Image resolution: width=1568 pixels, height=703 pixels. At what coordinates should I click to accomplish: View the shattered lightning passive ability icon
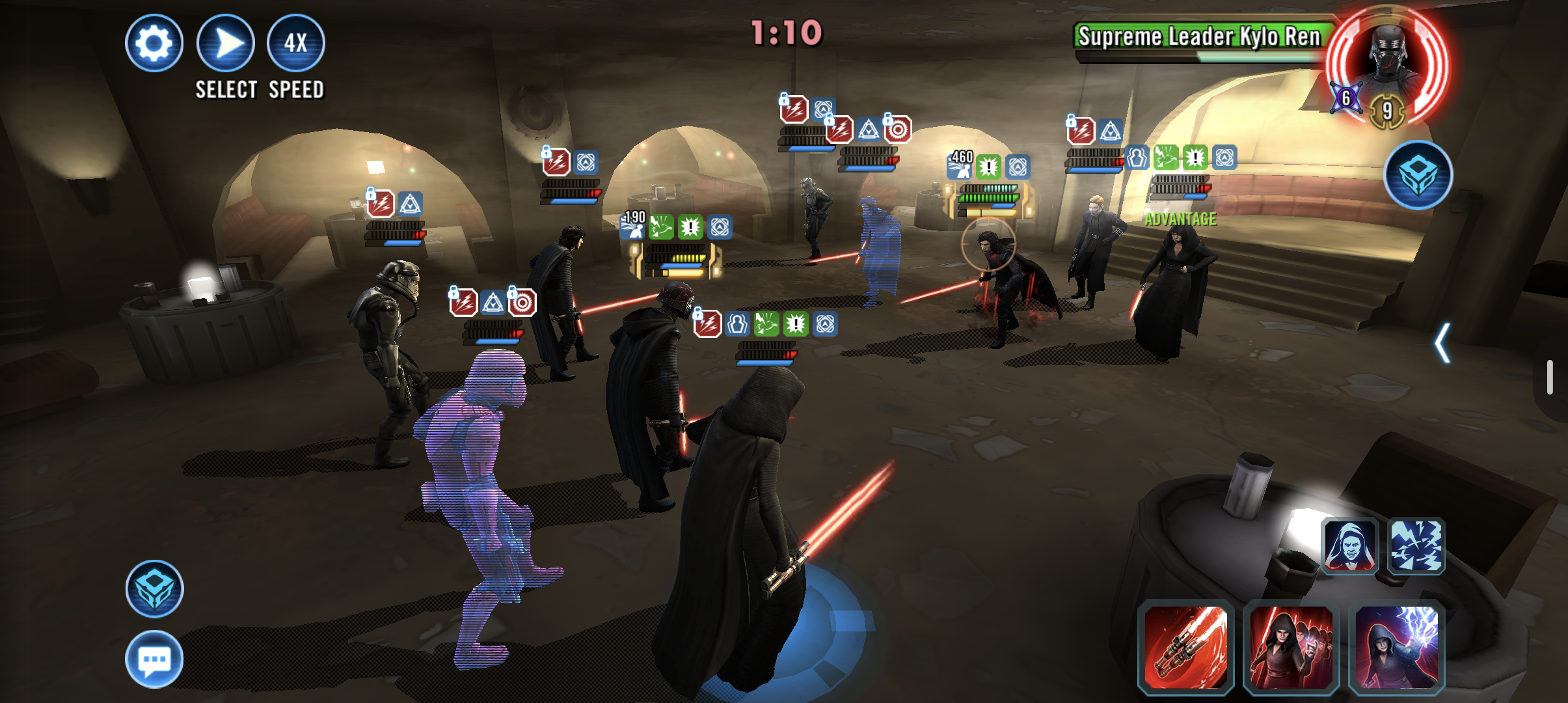[x=1416, y=546]
